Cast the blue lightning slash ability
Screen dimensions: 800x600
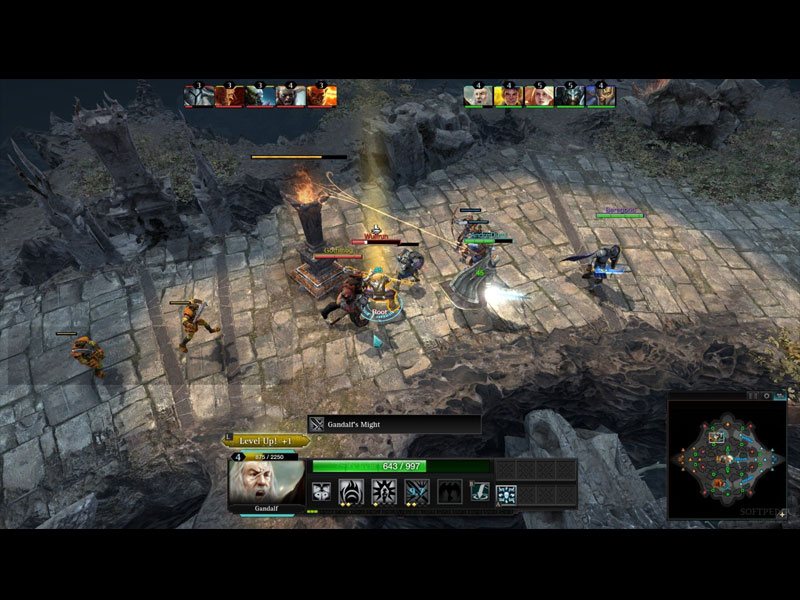pyautogui.click(x=417, y=491)
